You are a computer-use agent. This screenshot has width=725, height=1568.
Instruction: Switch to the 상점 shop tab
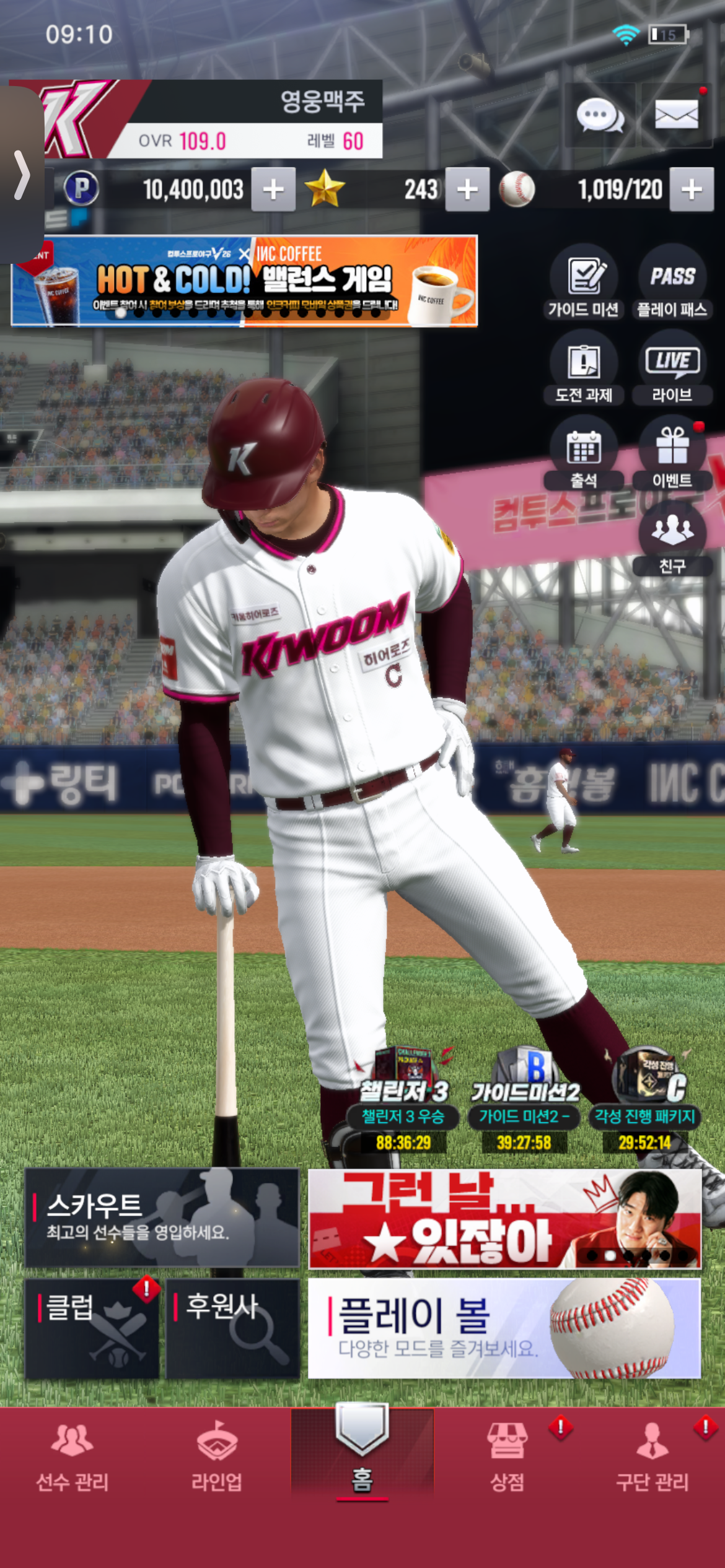507,1456
